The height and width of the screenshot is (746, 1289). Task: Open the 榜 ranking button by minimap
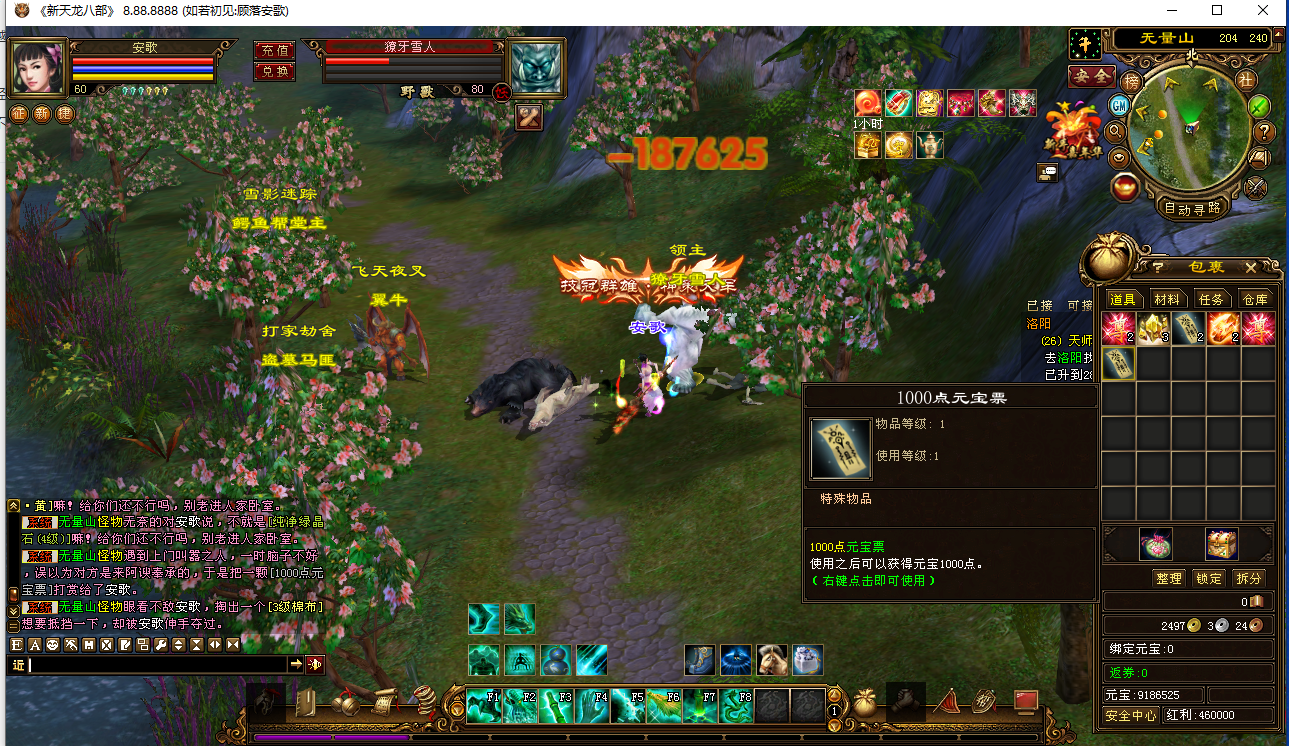(x=1132, y=80)
